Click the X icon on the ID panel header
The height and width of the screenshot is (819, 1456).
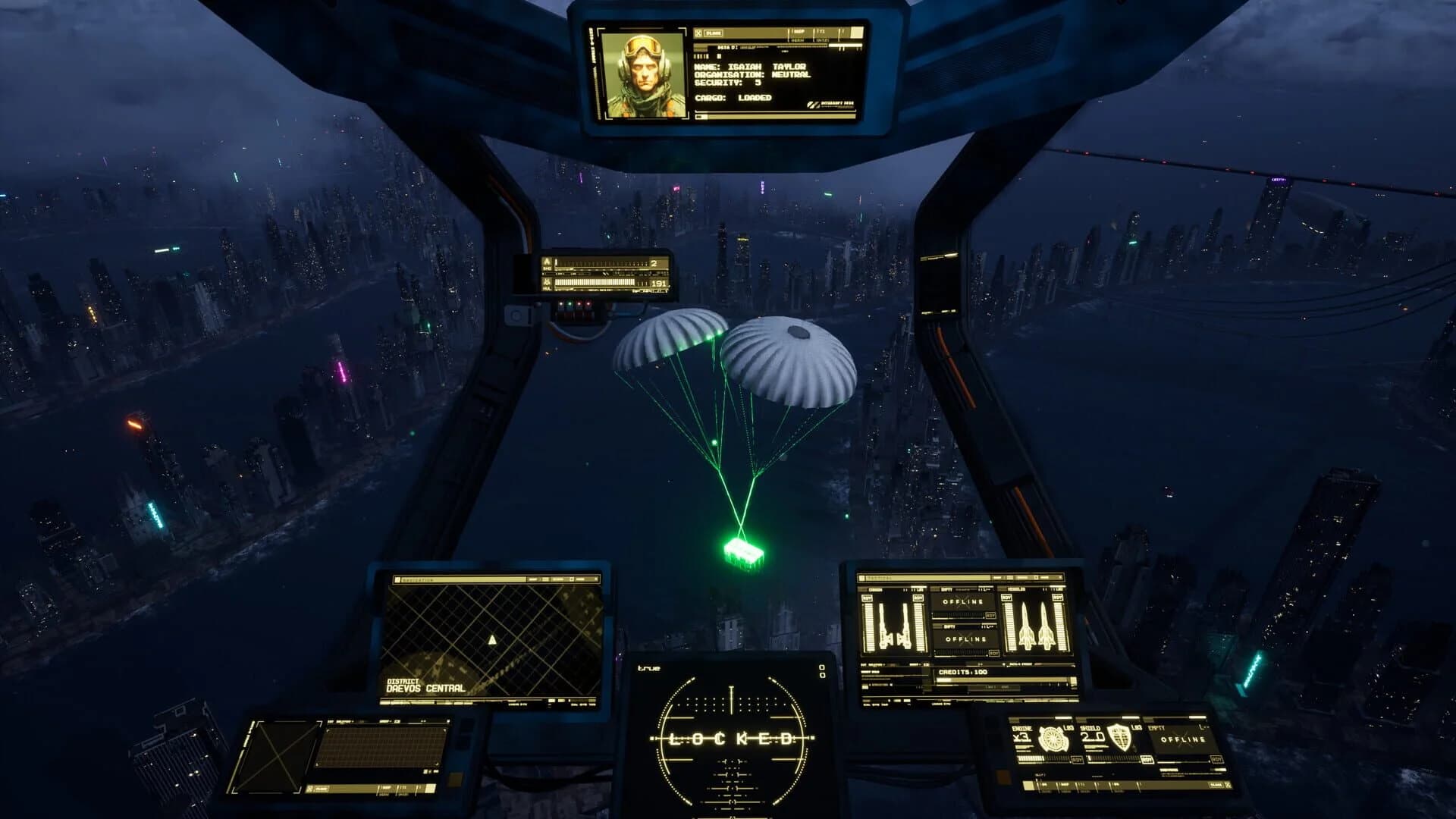[x=698, y=33]
